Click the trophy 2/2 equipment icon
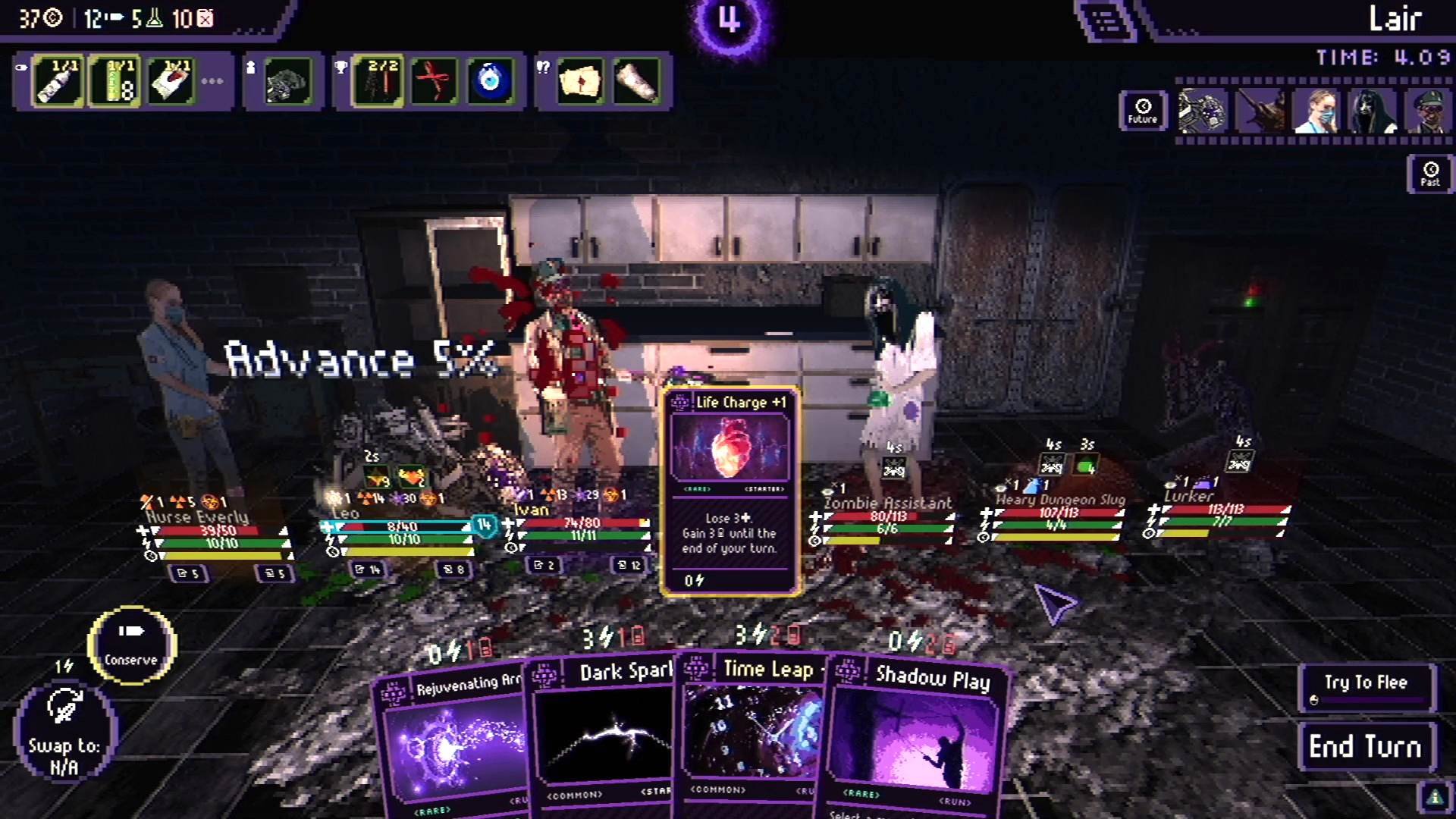The width and height of the screenshot is (1456, 819). (377, 78)
